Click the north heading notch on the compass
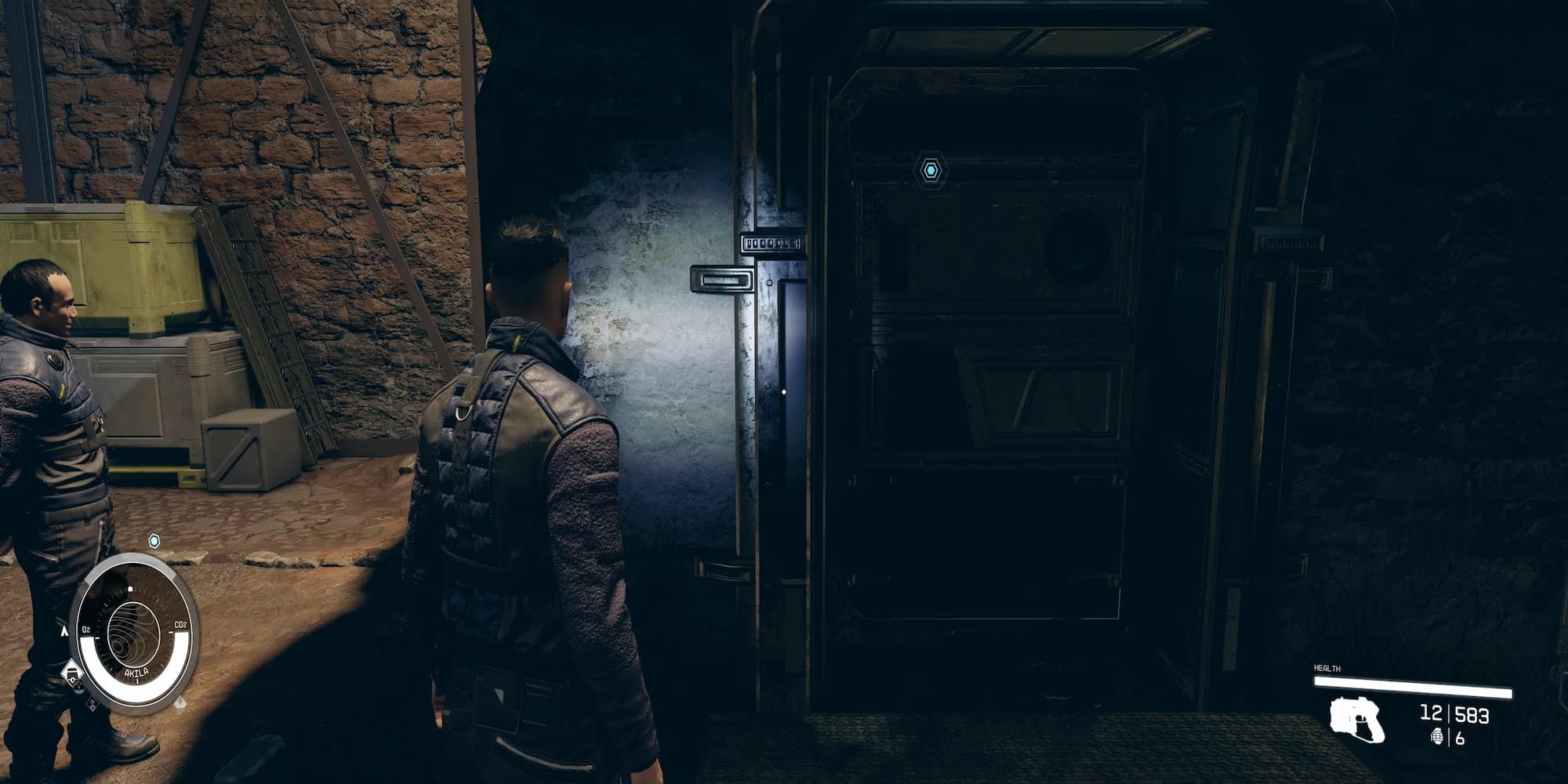 click(131, 588)
